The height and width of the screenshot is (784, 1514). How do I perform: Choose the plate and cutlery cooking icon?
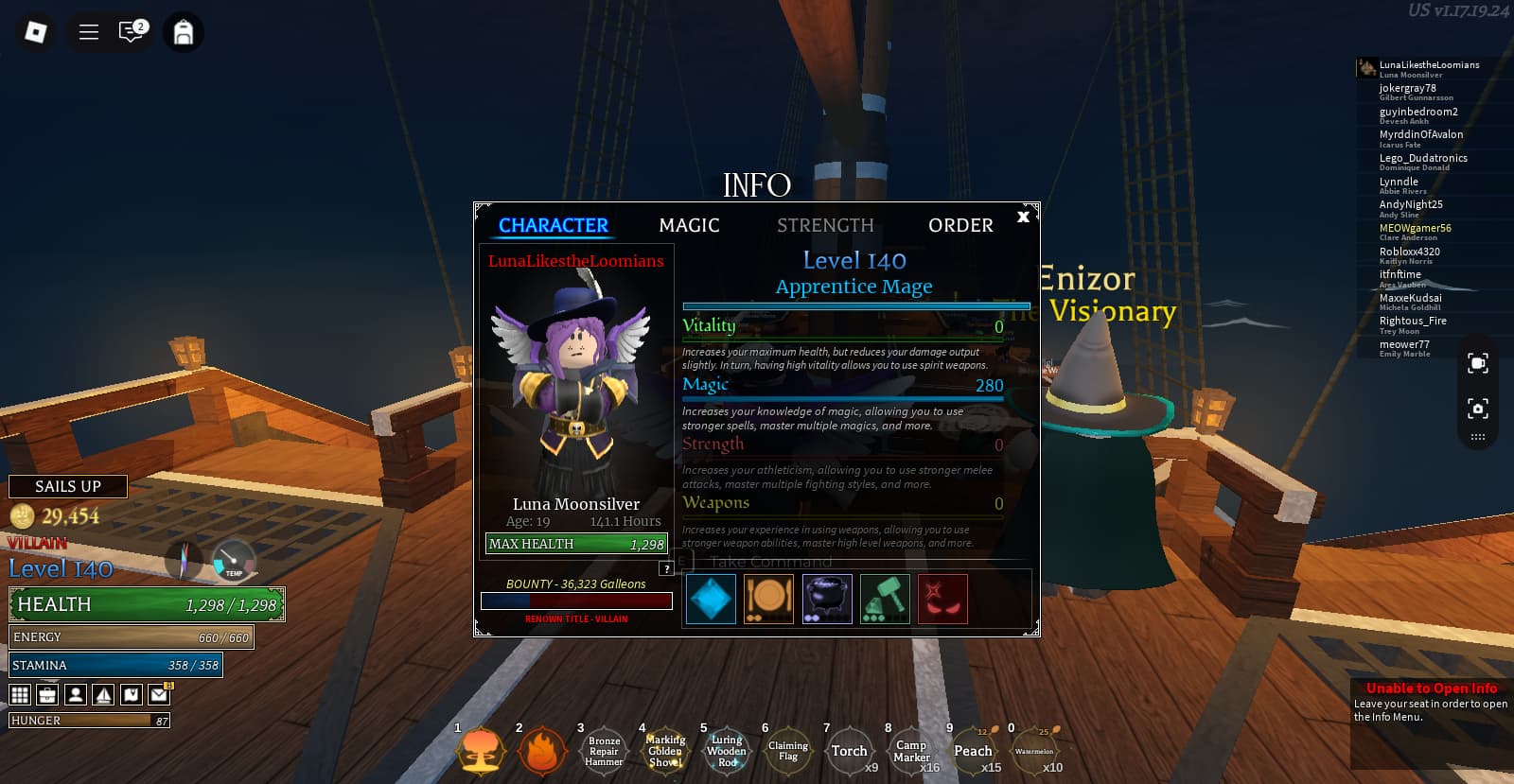(x=768, y=599)
